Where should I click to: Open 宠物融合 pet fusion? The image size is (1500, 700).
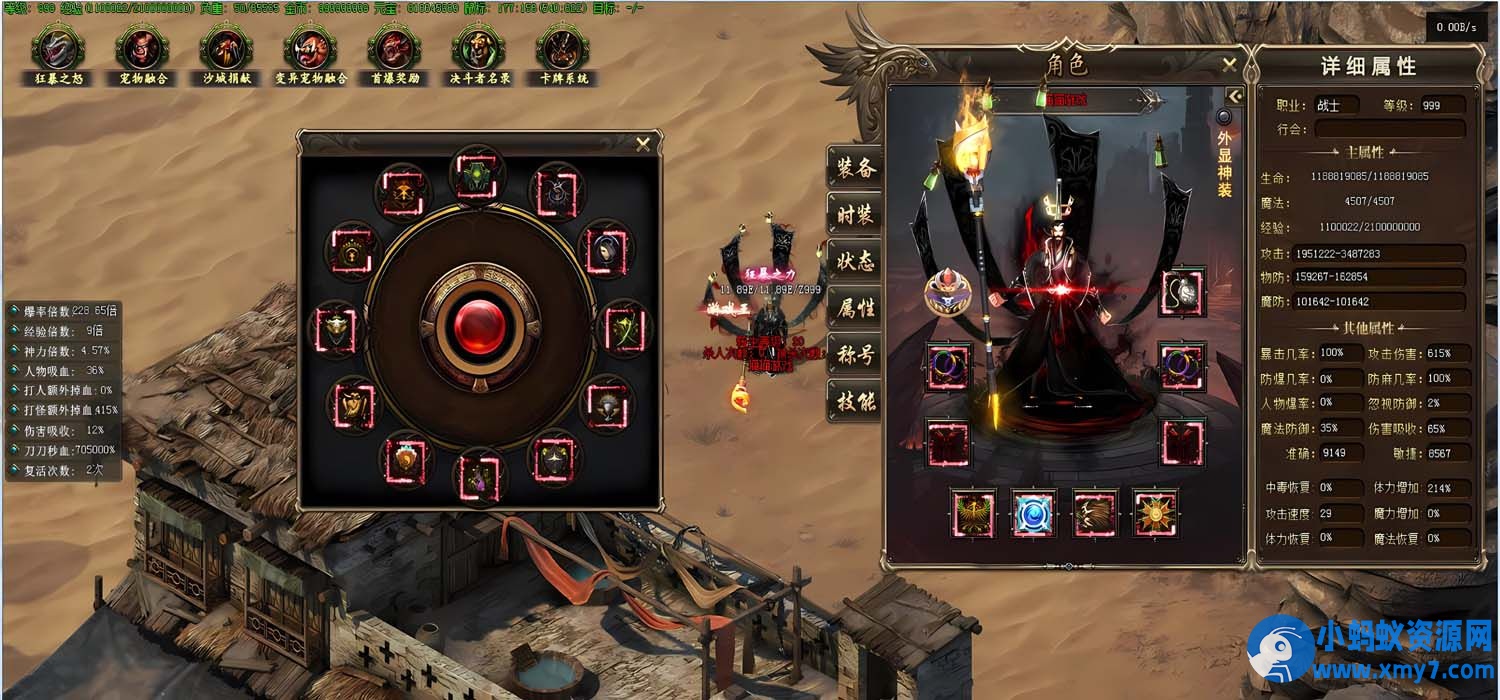coord(142,48)
